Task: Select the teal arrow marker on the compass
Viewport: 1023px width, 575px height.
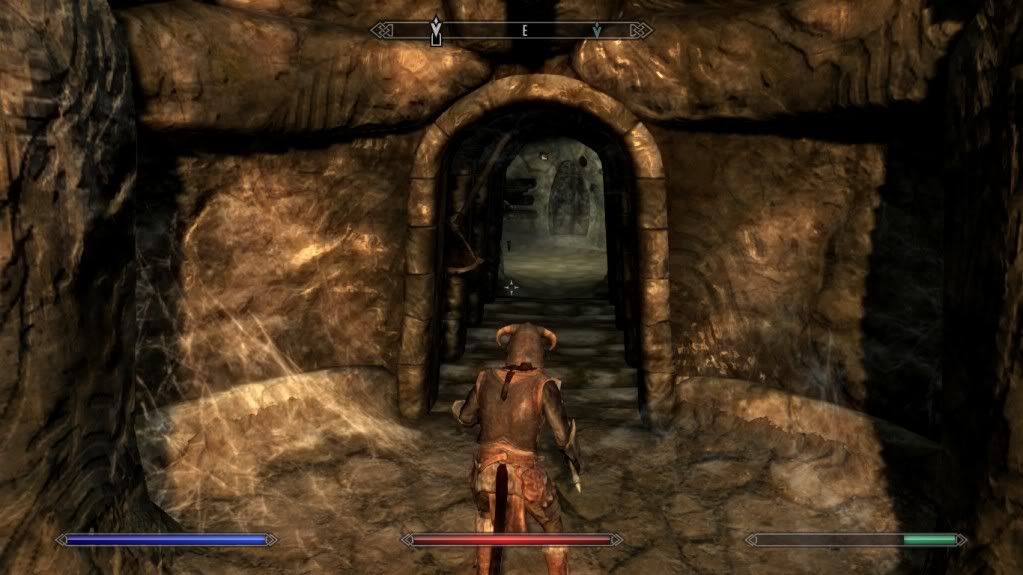Action: pyautogui.click(x=597, y=31)
